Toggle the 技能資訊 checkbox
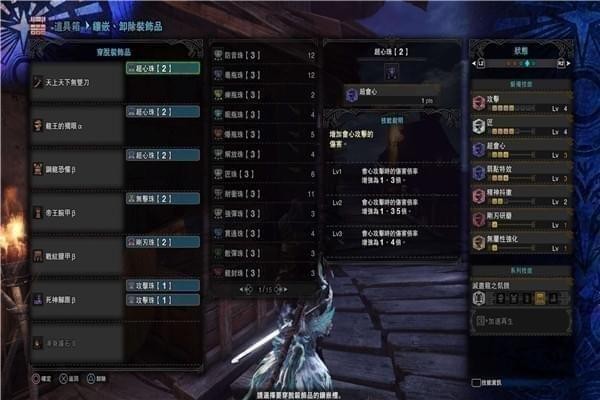The height and width of the screenshot is (400, 600). point(476,382)
